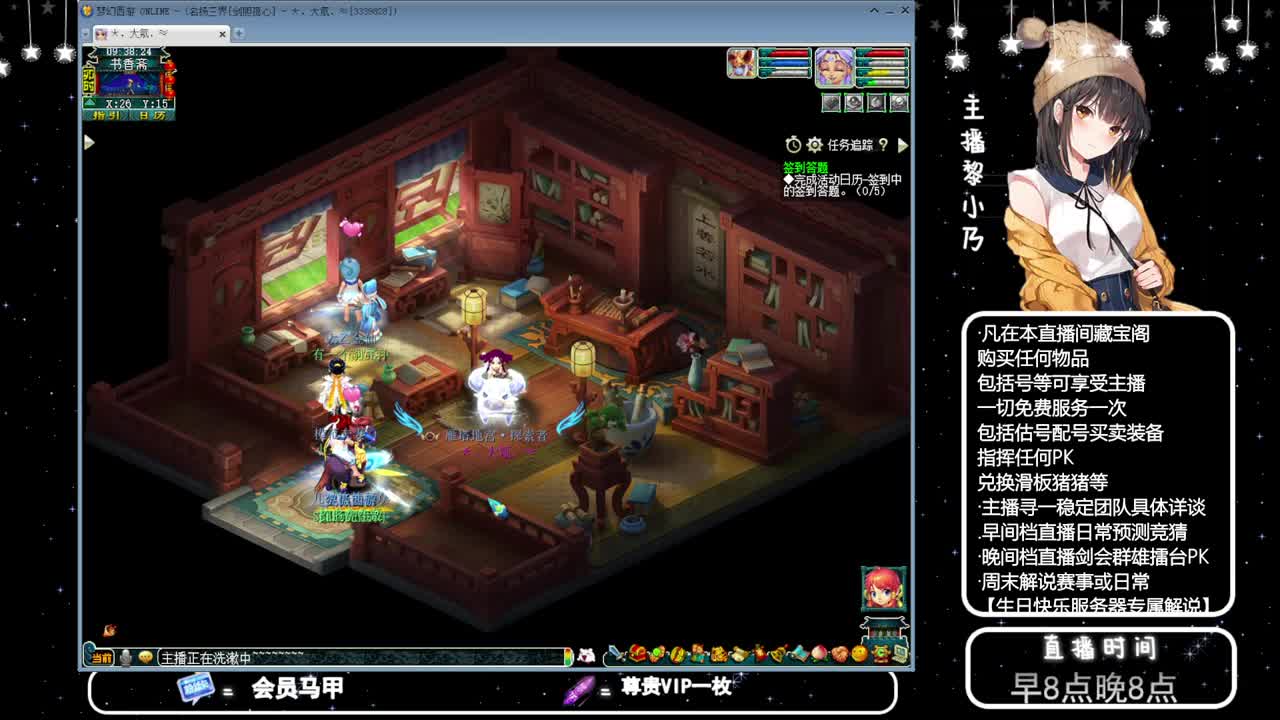The height and width of the screenshot is (720, 1280).
Task: Open the tiger pet icon on the toolbar
Action: coord(717,653)
